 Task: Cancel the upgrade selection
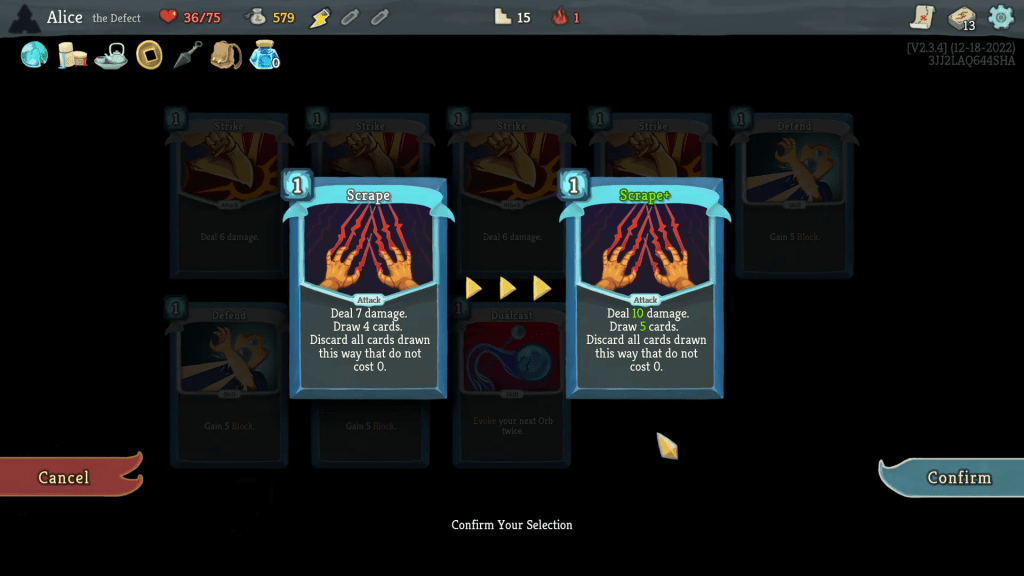tap(65, 477)
